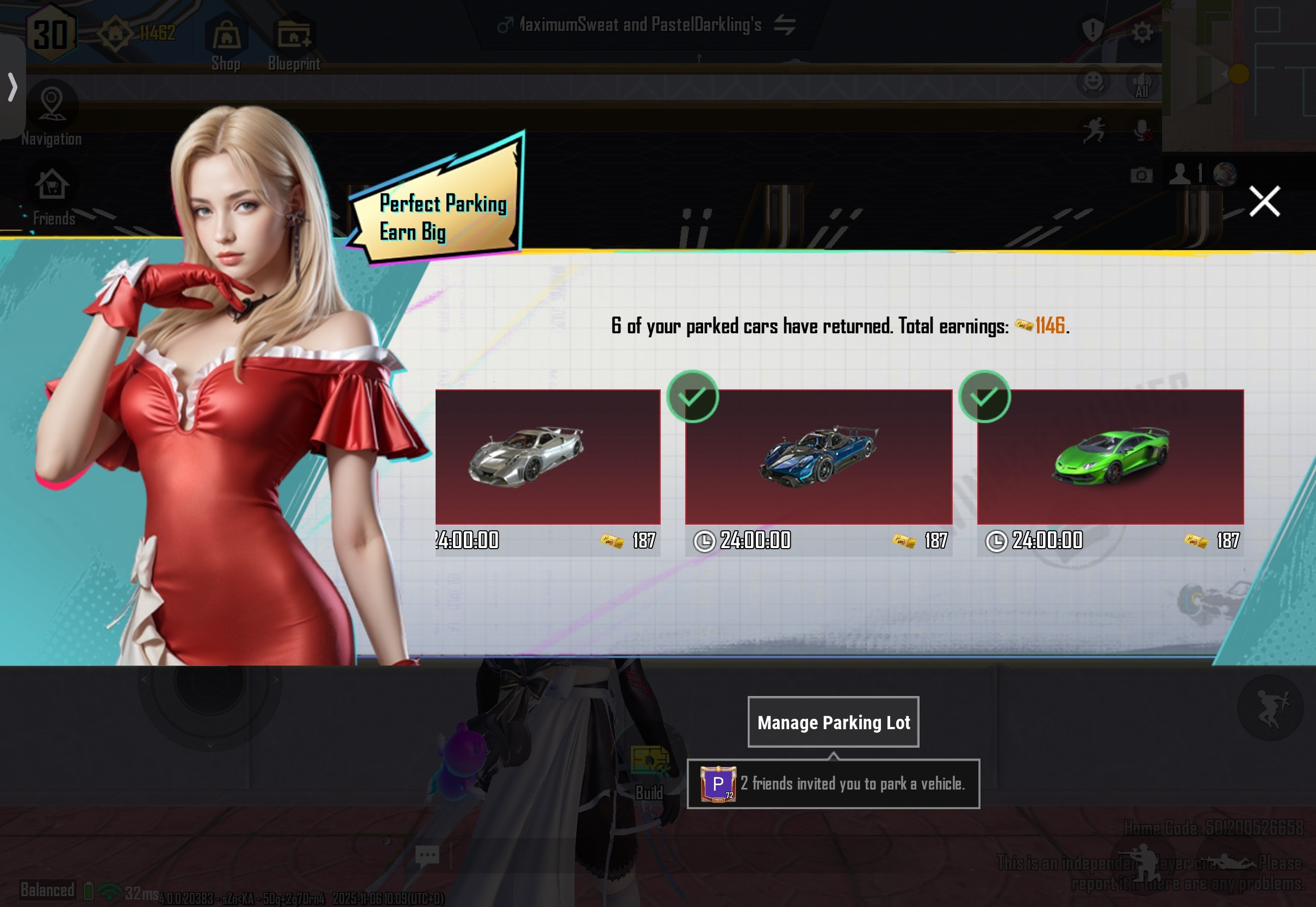The width and height of the screenshot is (1316, 907).
Task: Toggle the microphone icon
Action: point(1142,131)
